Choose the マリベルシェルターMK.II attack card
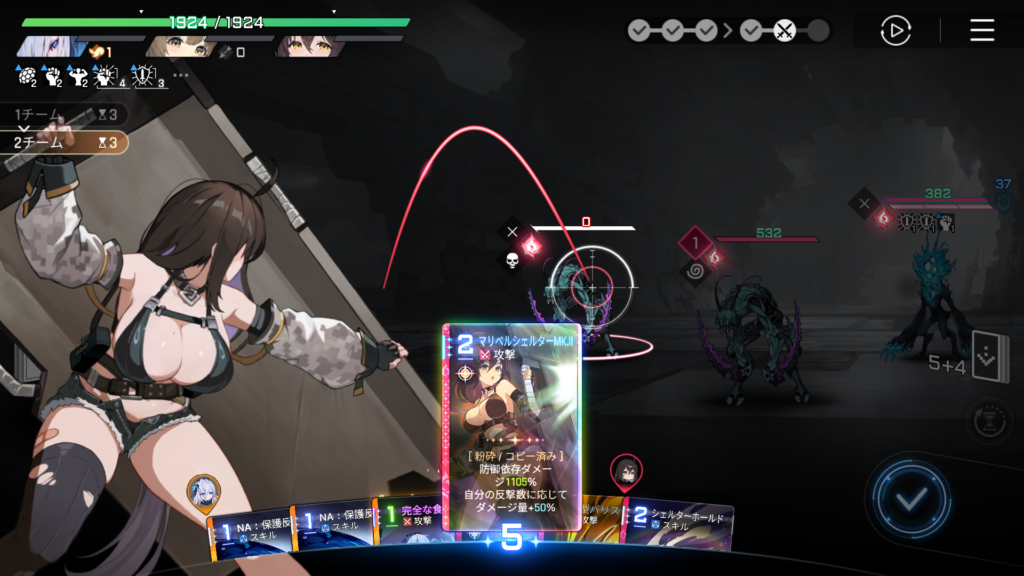This screenshot has height=576, width=1024. [x=512, y=425]
